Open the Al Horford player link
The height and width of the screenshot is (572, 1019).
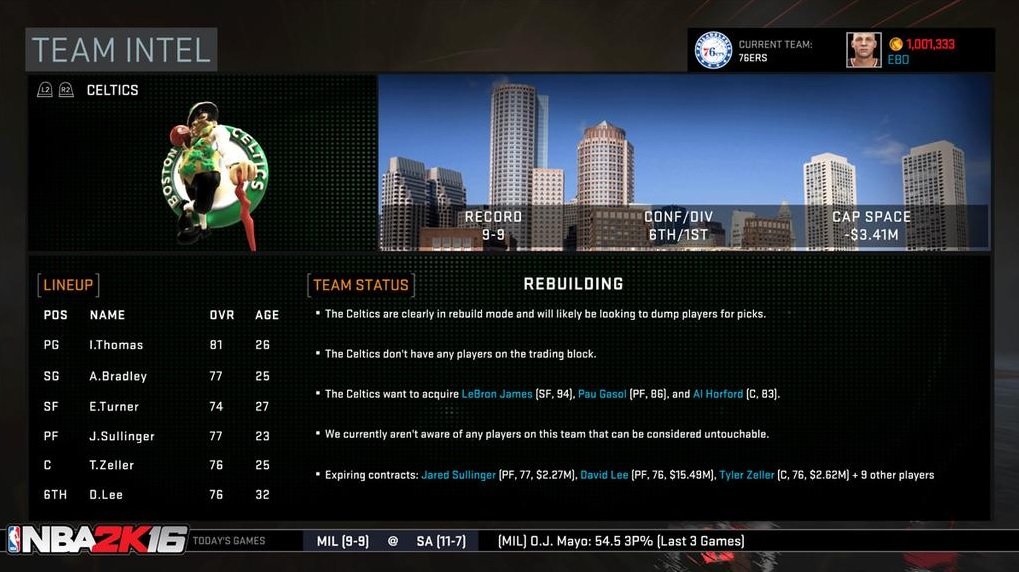point(718,394)
